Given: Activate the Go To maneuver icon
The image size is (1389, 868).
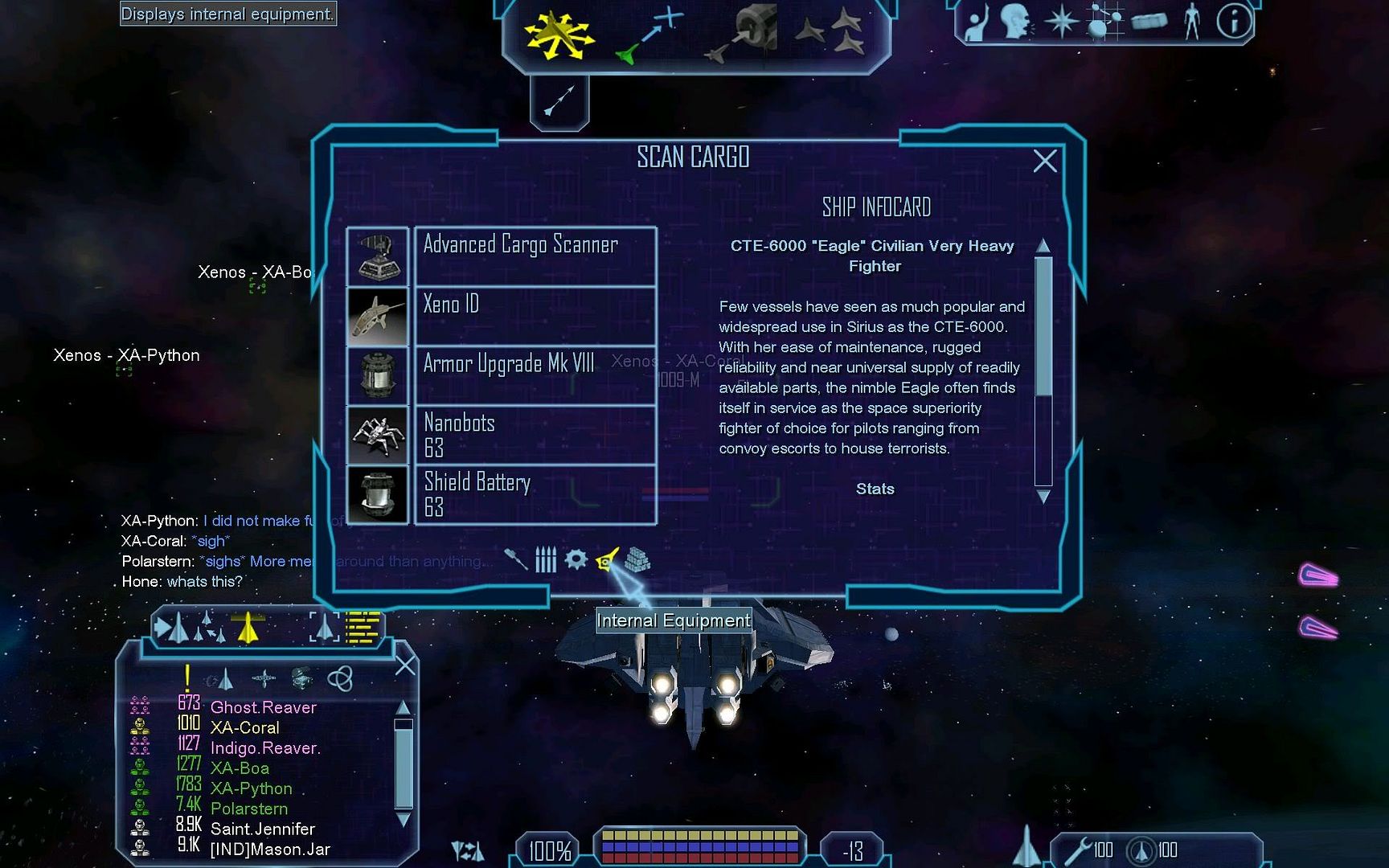Looking at the screenshot, I should click(x=648, y=35).
